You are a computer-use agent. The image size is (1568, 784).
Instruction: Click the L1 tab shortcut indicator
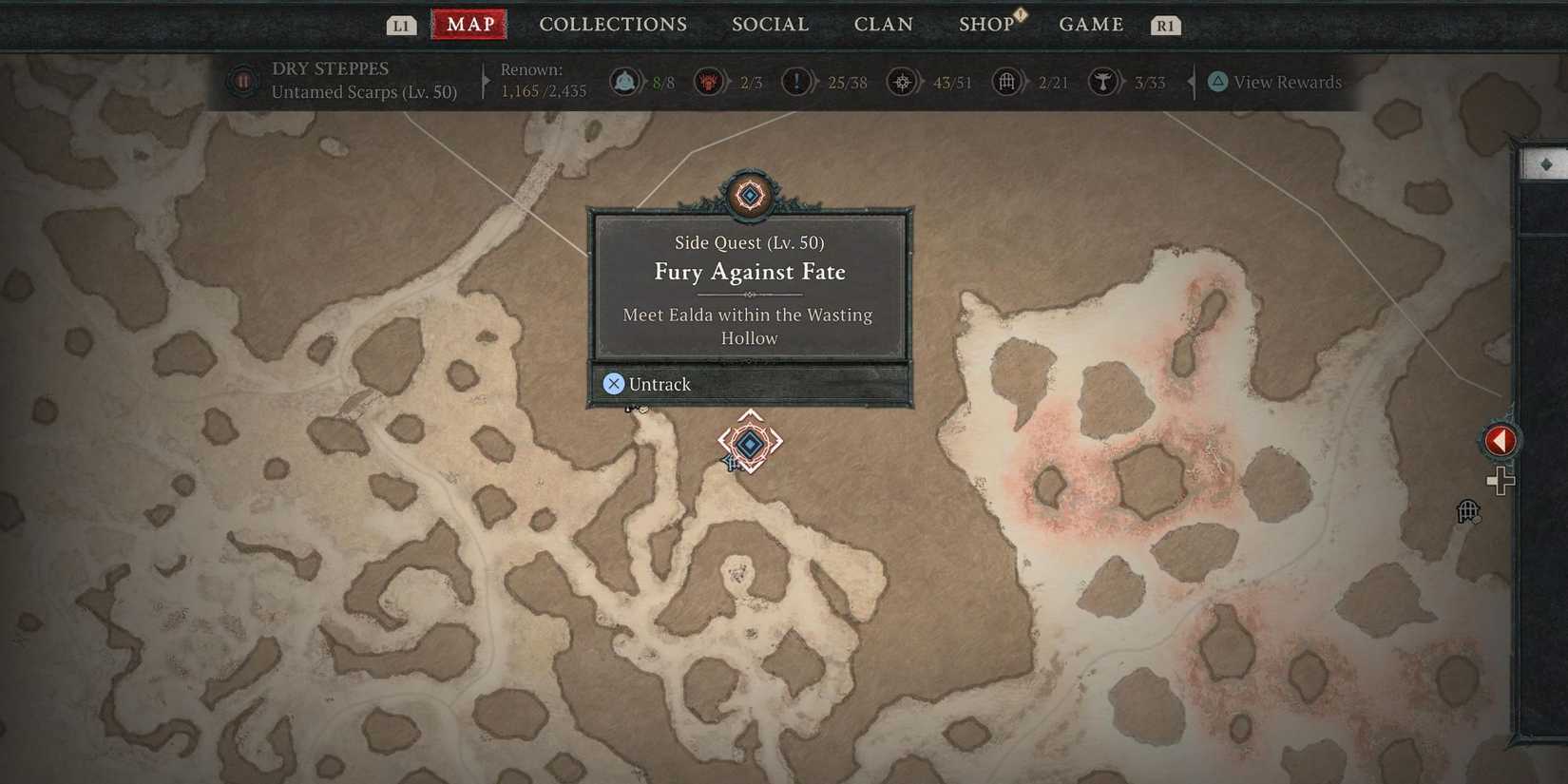coord(400,25)
